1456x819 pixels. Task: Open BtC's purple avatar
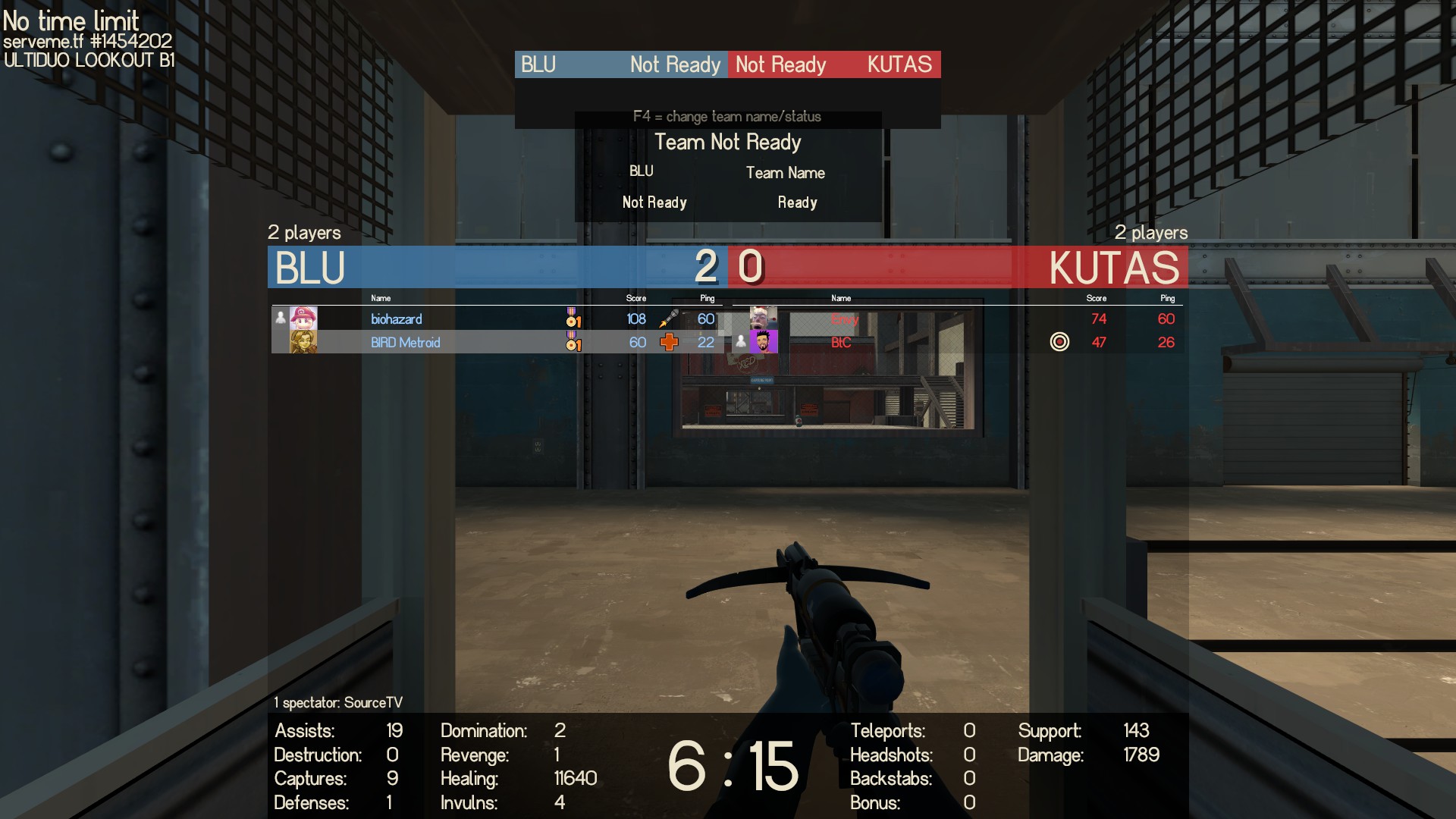[x=764, y=342]
